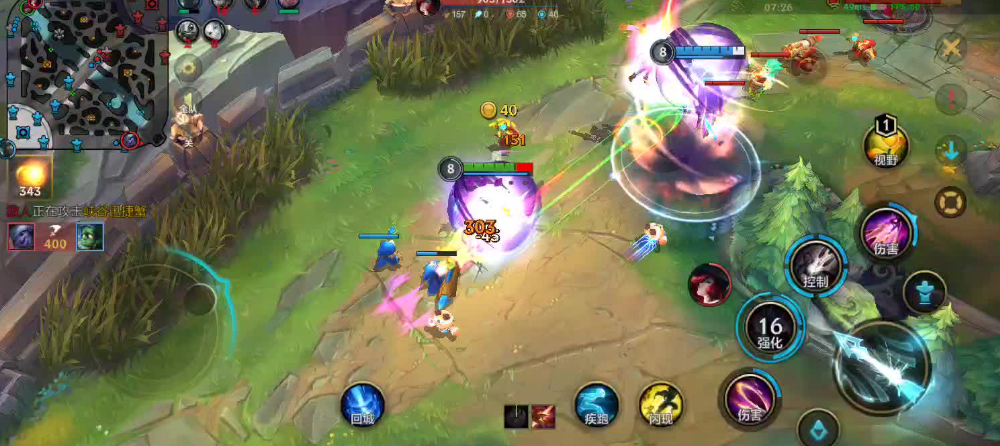Target the red-haired enemy champion portrait
Screen dimensions: 1000x446
(x=709, y=284)
